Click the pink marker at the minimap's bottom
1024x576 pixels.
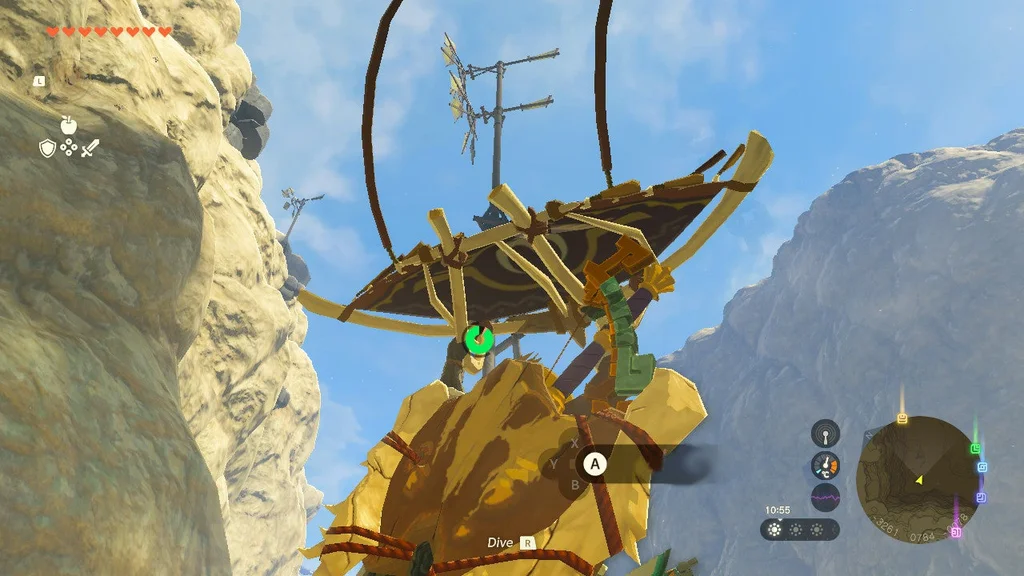coord(956,532)
